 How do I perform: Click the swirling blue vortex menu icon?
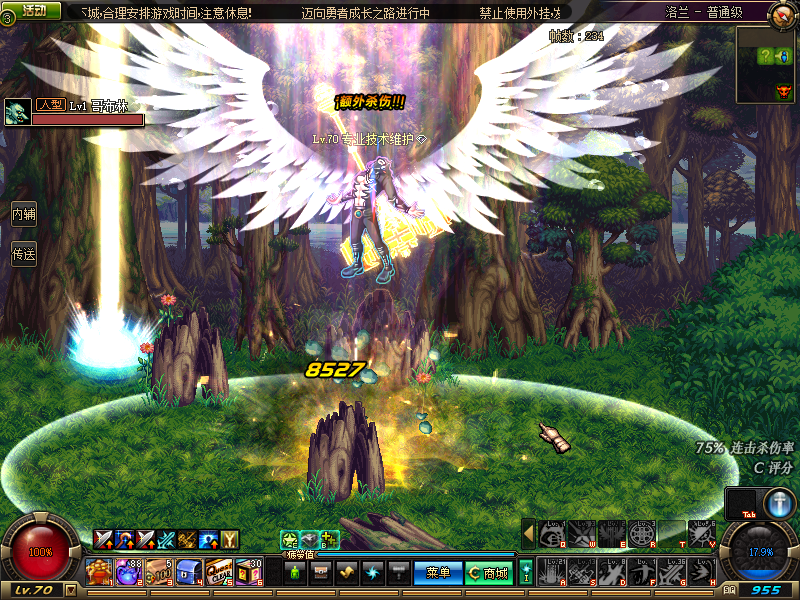370,573
